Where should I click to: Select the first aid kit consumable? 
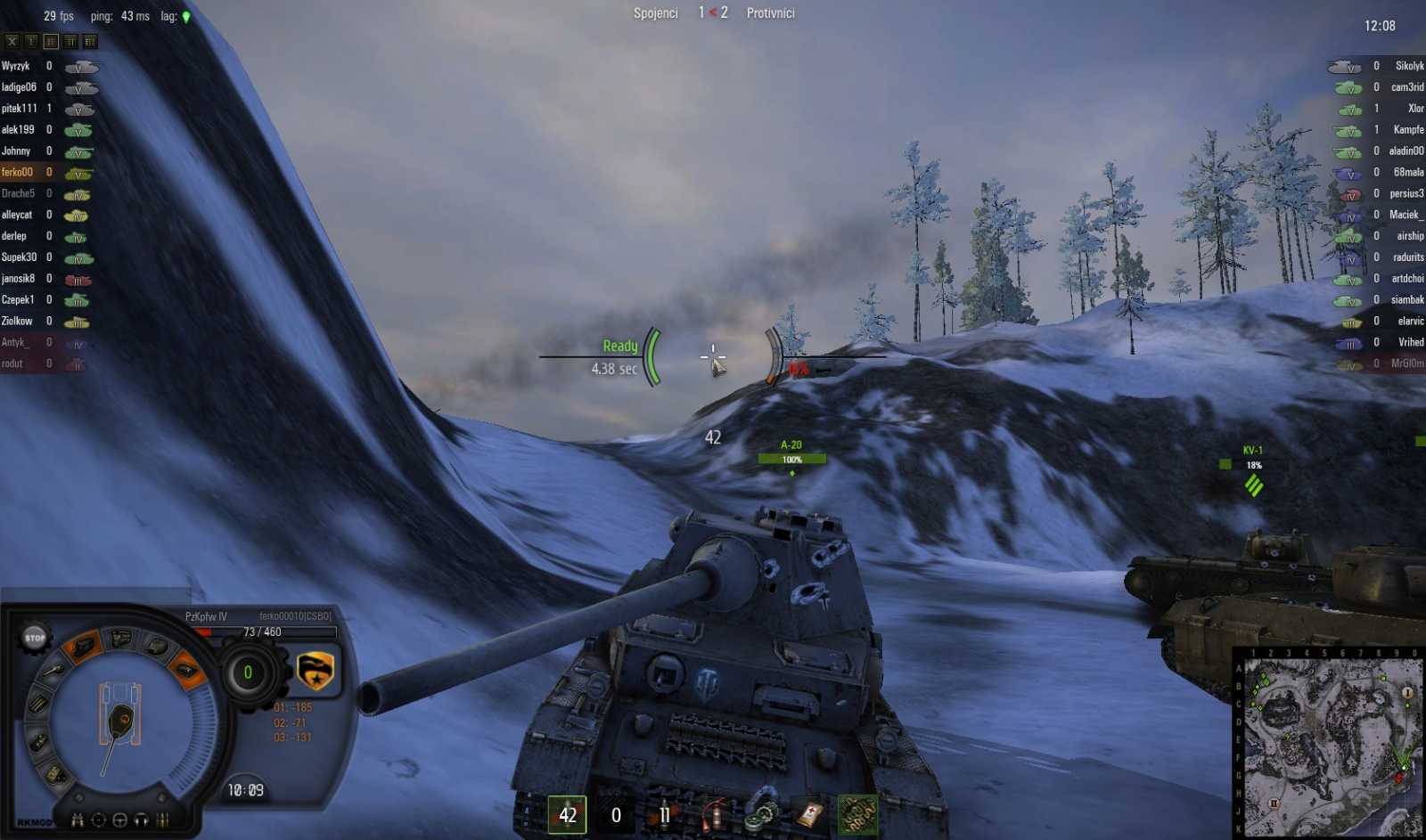(808, 815)
